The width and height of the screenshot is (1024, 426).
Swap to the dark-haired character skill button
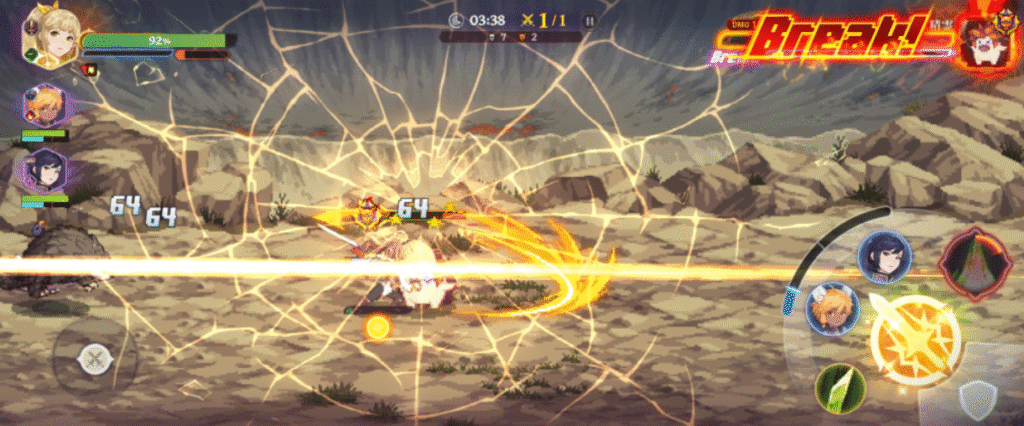(x=883, y=257)
